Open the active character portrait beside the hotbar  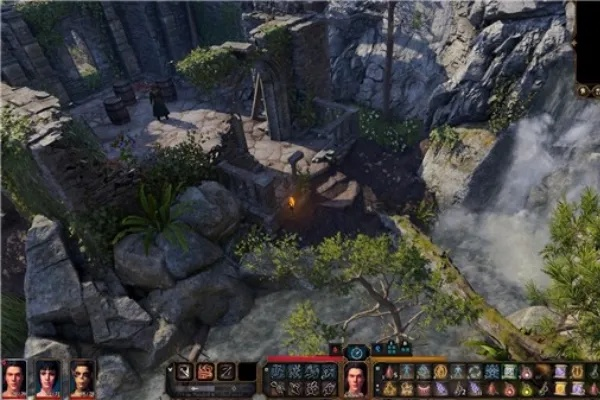[355, 379]
